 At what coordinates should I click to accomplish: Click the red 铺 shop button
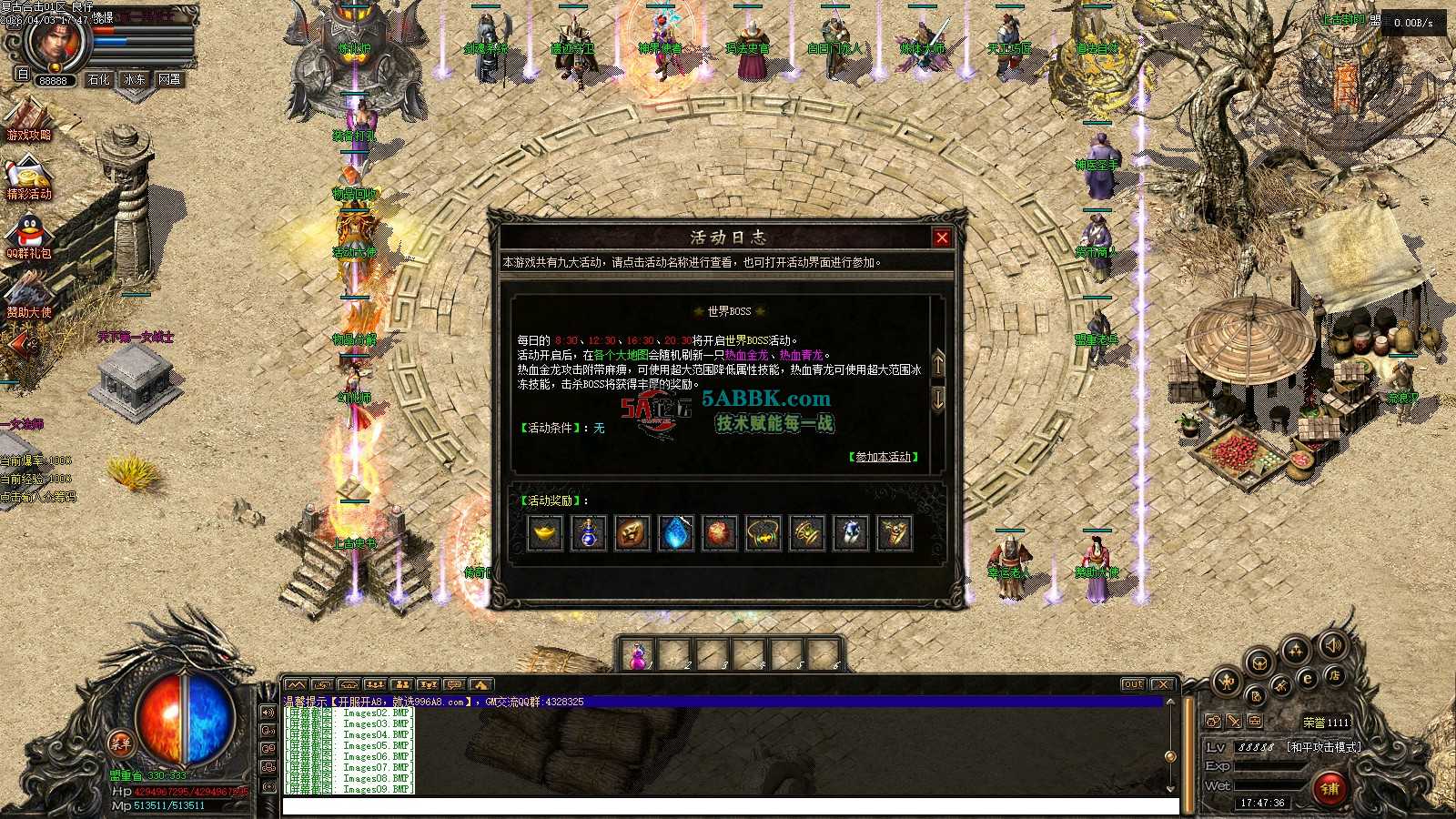coord(1330,788)
